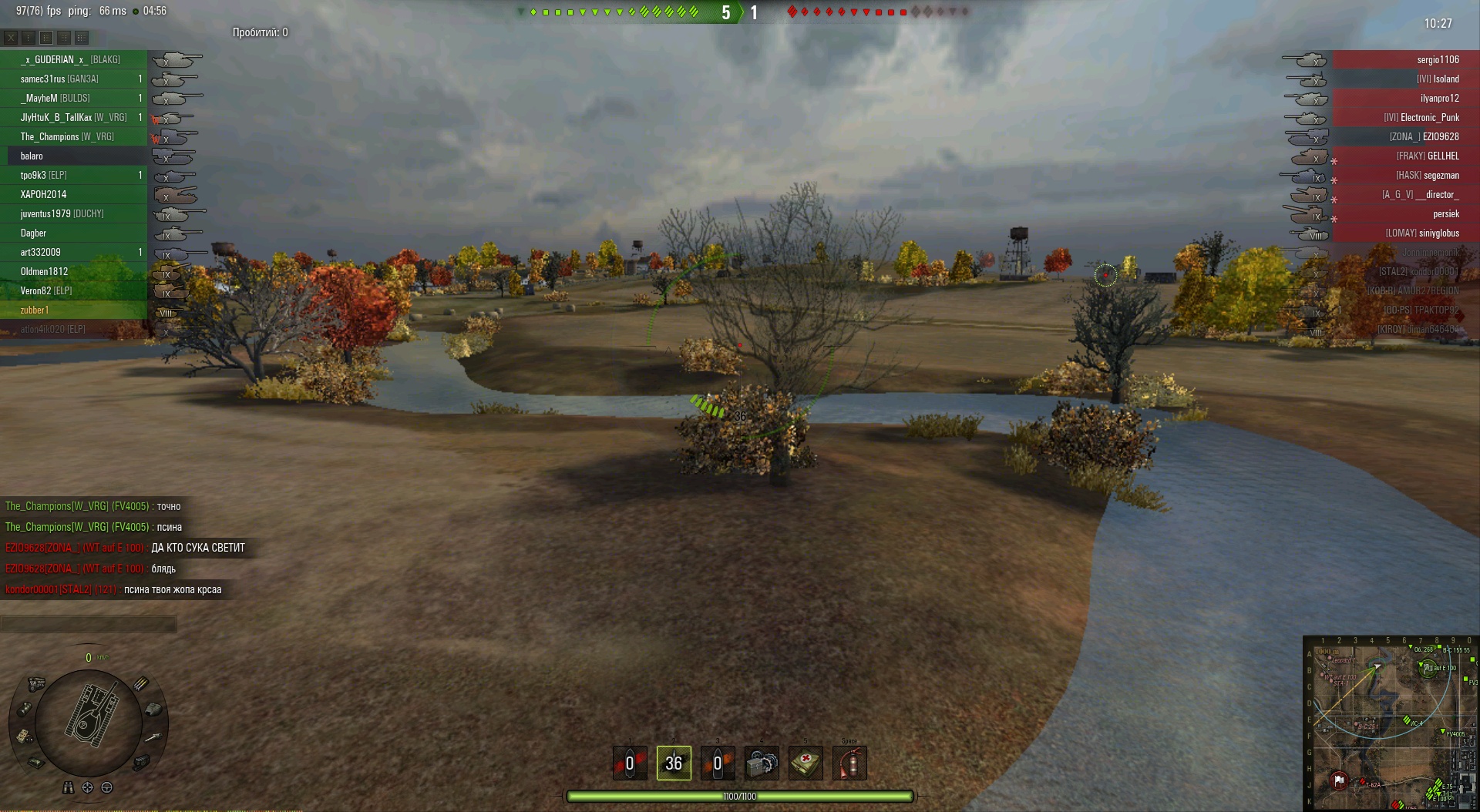Select the highlighted shell slot showing 36 rounds
The width and height of the screenshot is (1480, 812).
point(674,763)
